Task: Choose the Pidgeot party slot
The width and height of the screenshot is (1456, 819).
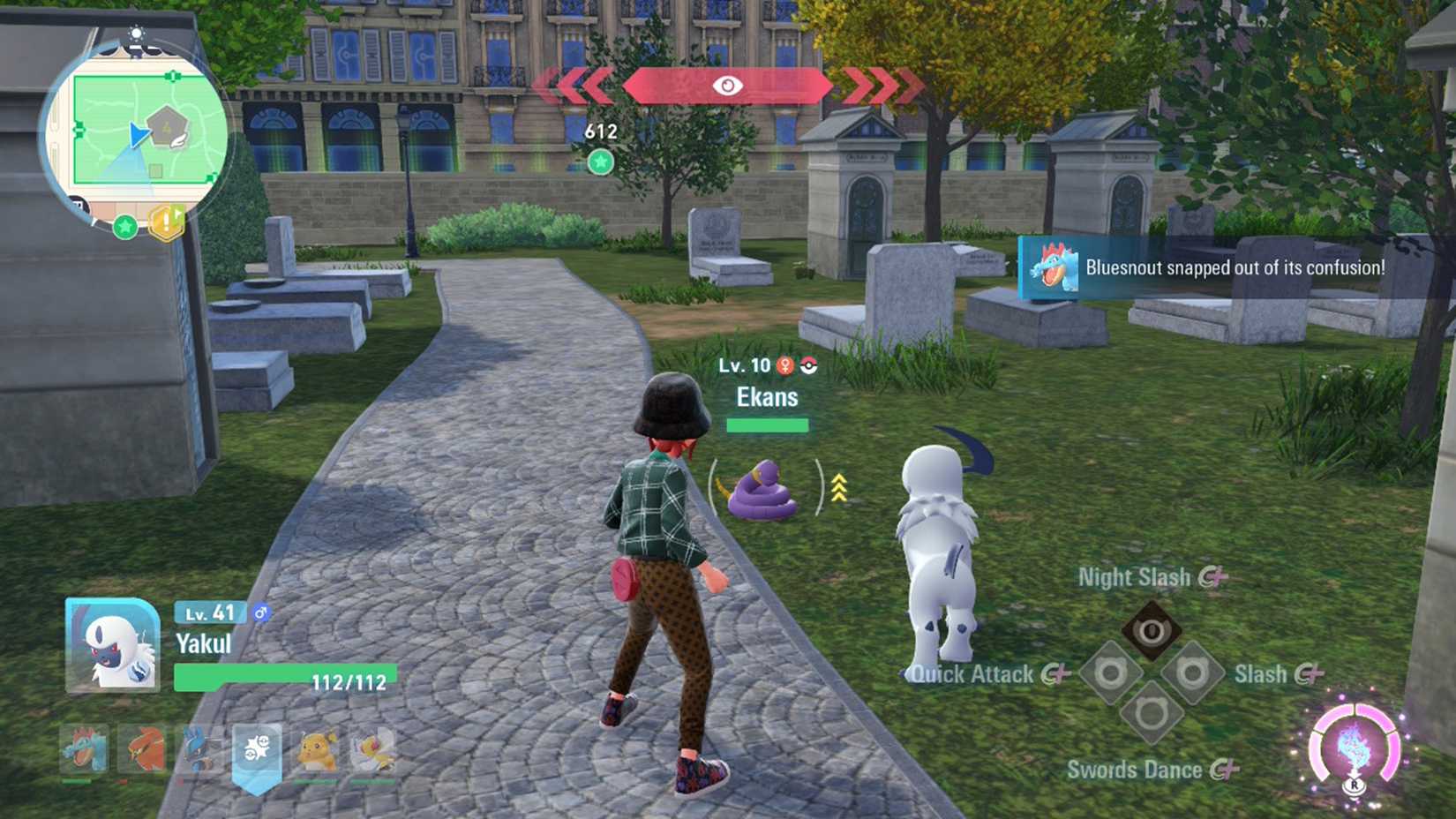Action: click(x=373, y=749)
